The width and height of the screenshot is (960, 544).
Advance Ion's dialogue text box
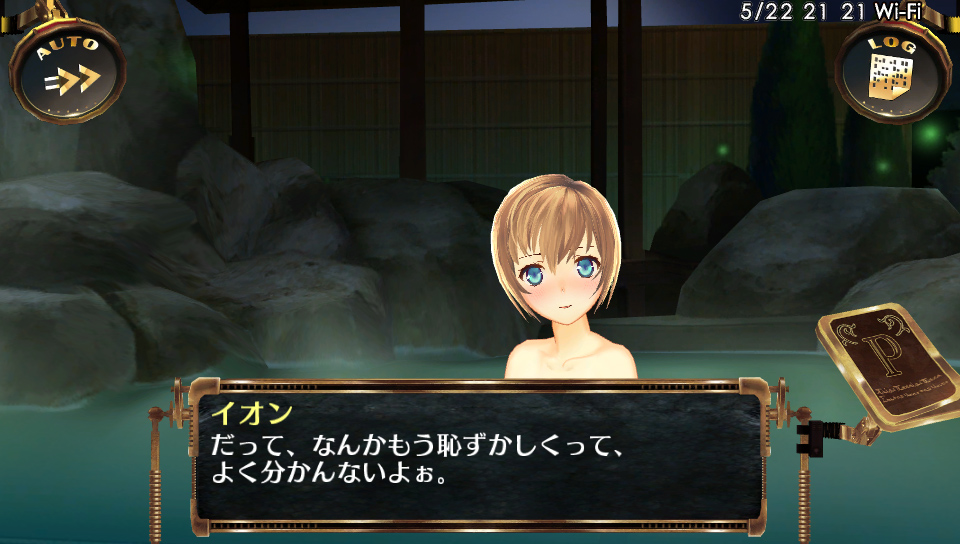(478, 455)
